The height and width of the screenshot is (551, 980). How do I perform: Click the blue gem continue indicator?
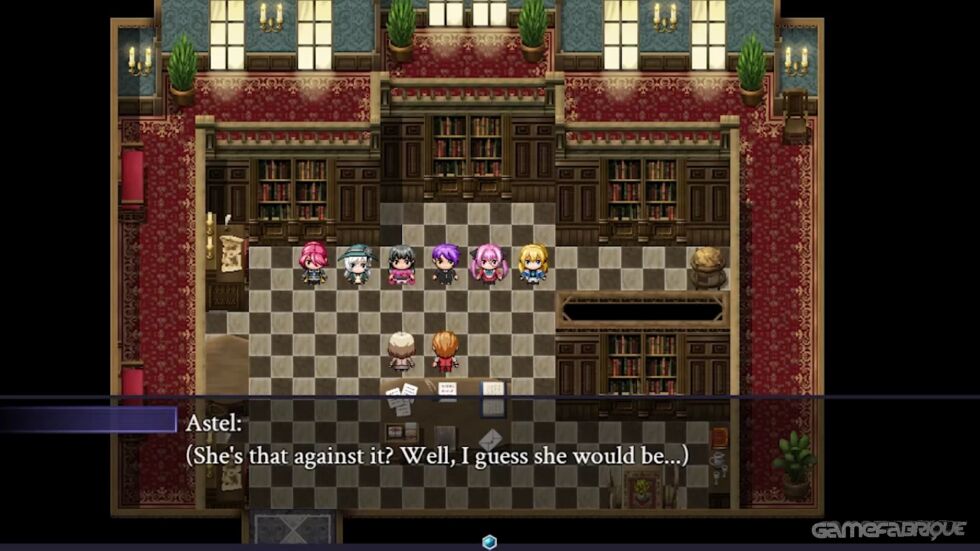point(489,542)
